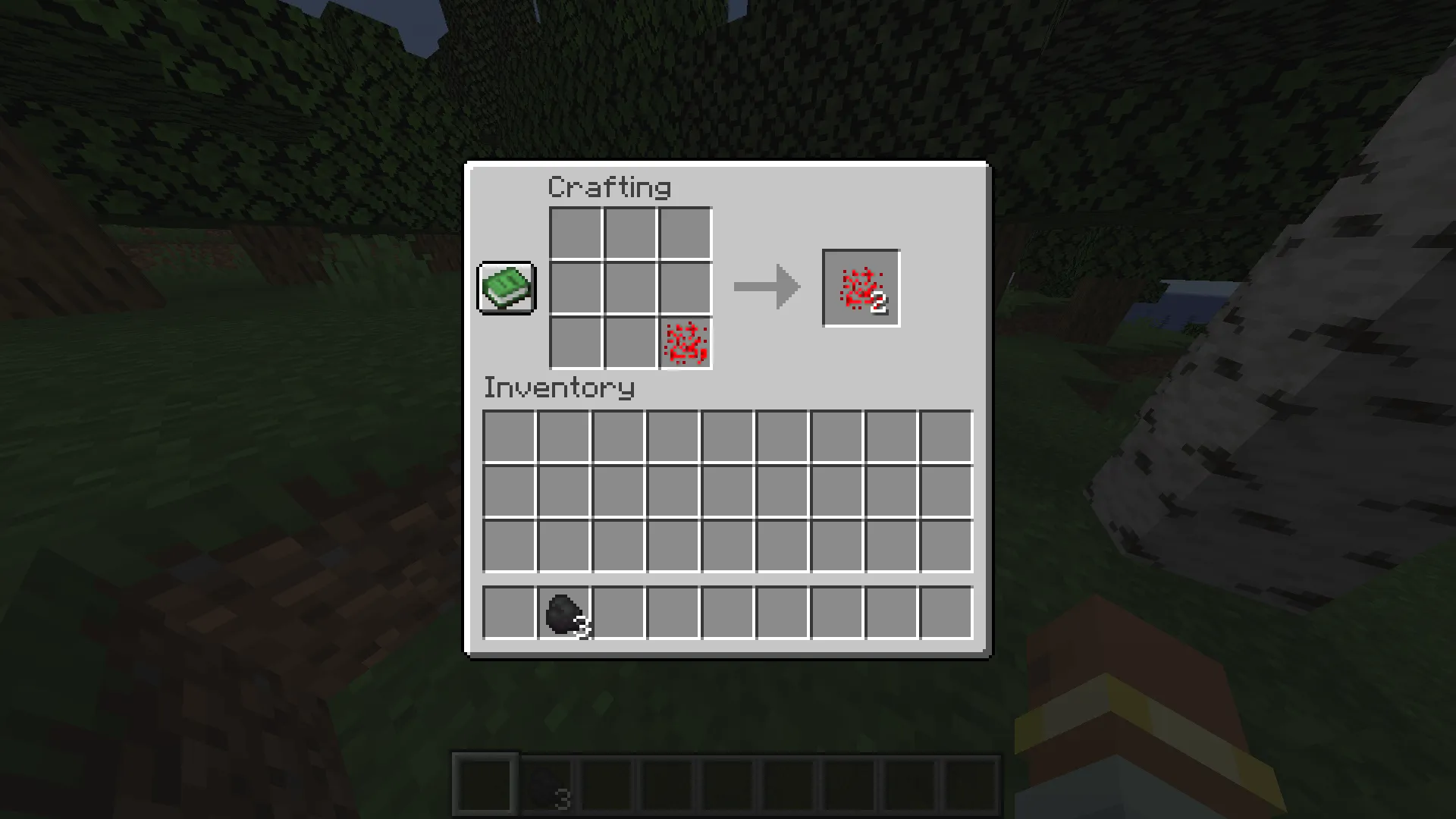Take the crafted redstone from the output slot
1456x819 pixels.
point(860,287)
